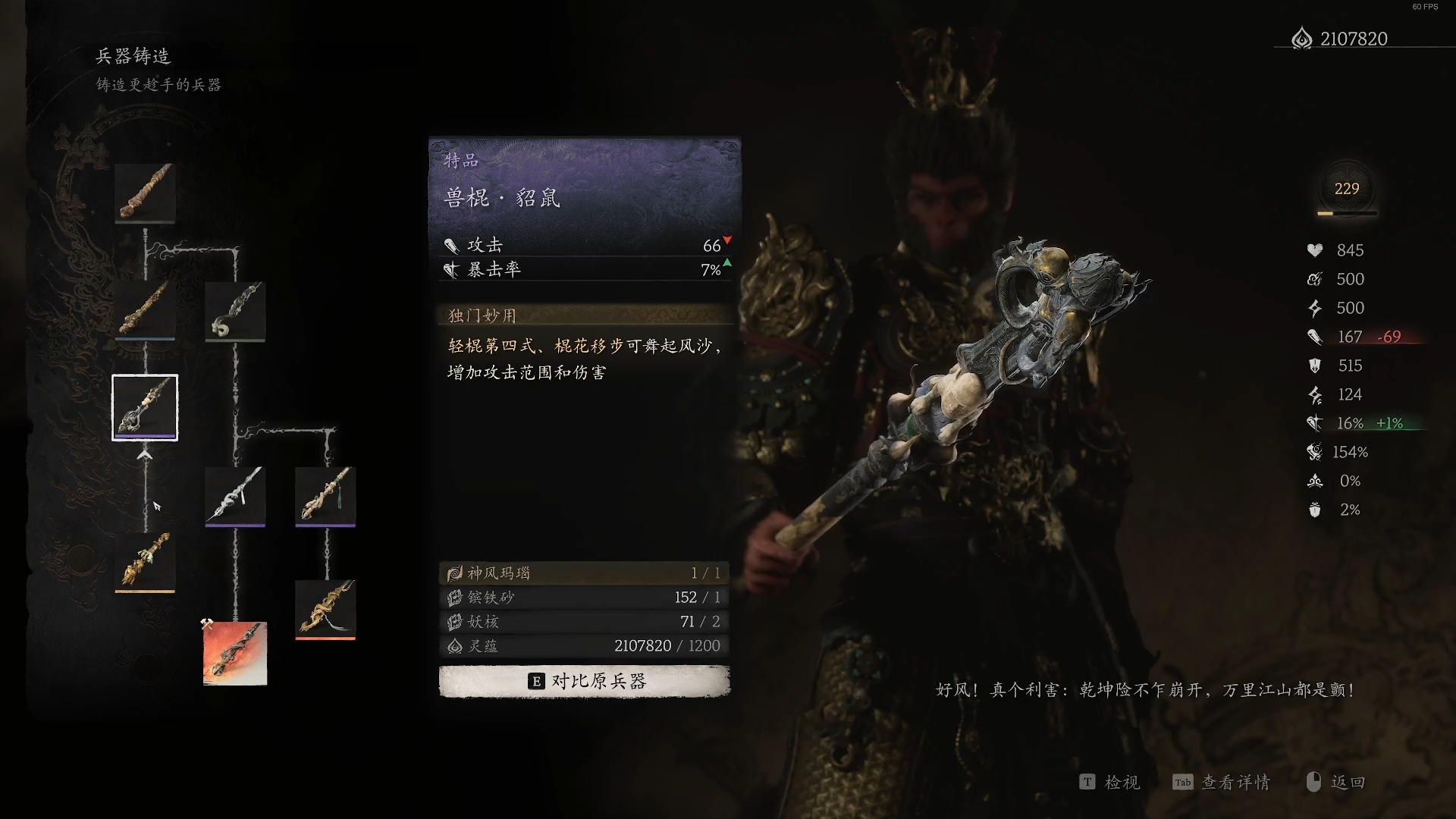Click the highlighted 兽棍·貂鼠 weapon node
The height and width of the screenshot is (819, 1456).
145,407
